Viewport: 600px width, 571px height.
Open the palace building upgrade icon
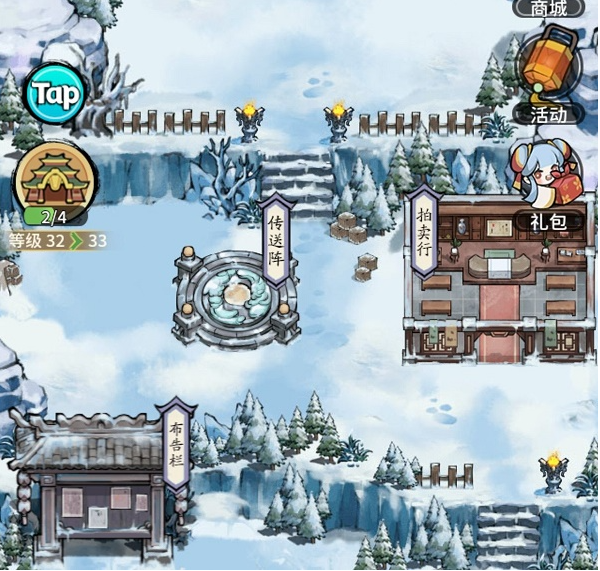click(55, 180)
